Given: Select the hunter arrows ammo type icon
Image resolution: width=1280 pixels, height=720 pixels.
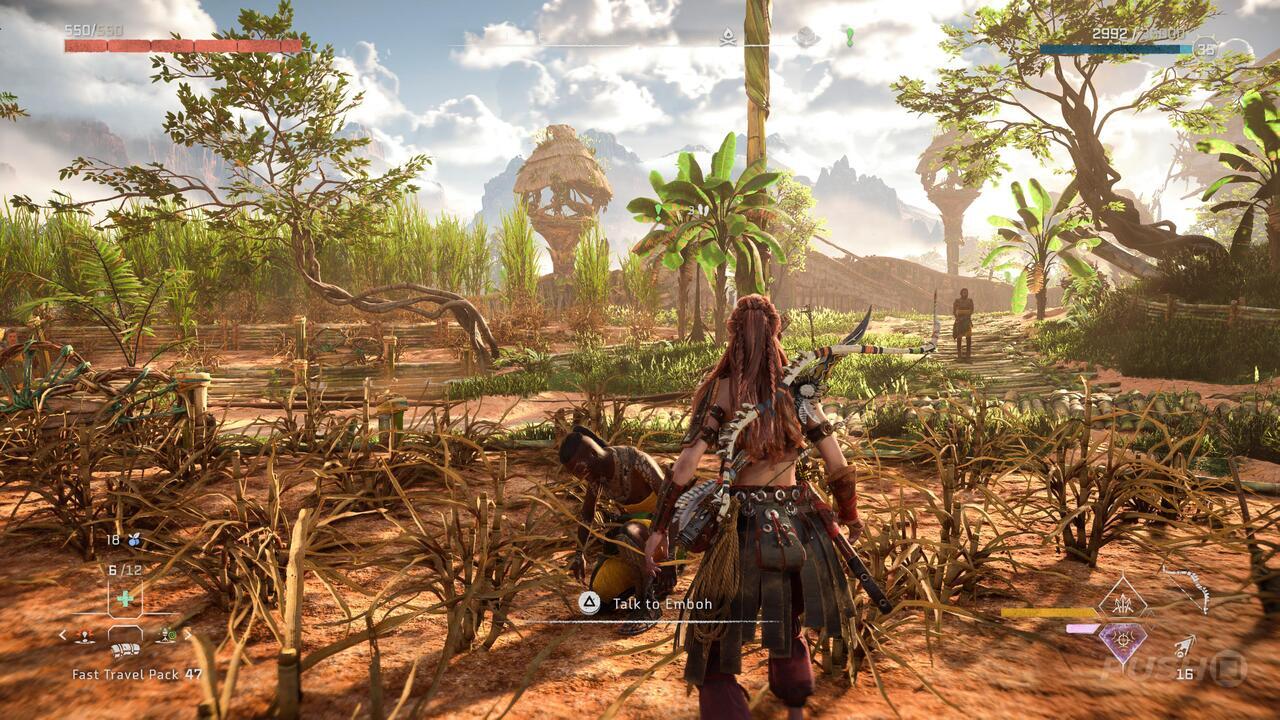Looking at the screenshot, I should [1124, 602].
